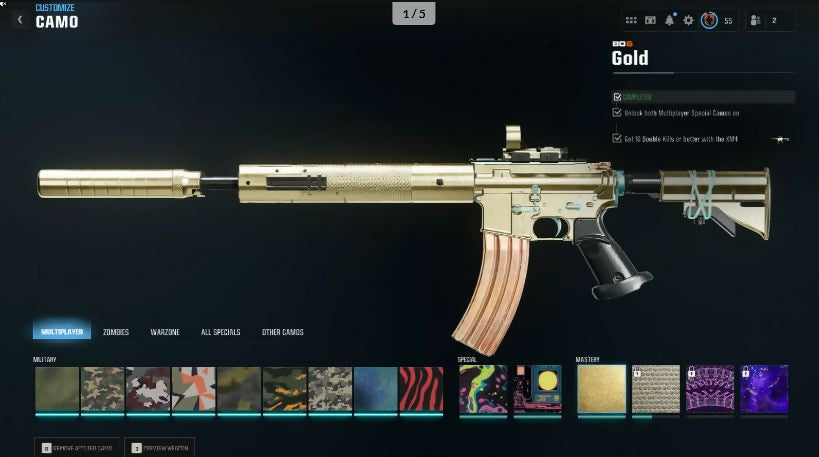Open notifications via the bell icon

[x=669, y=20]
